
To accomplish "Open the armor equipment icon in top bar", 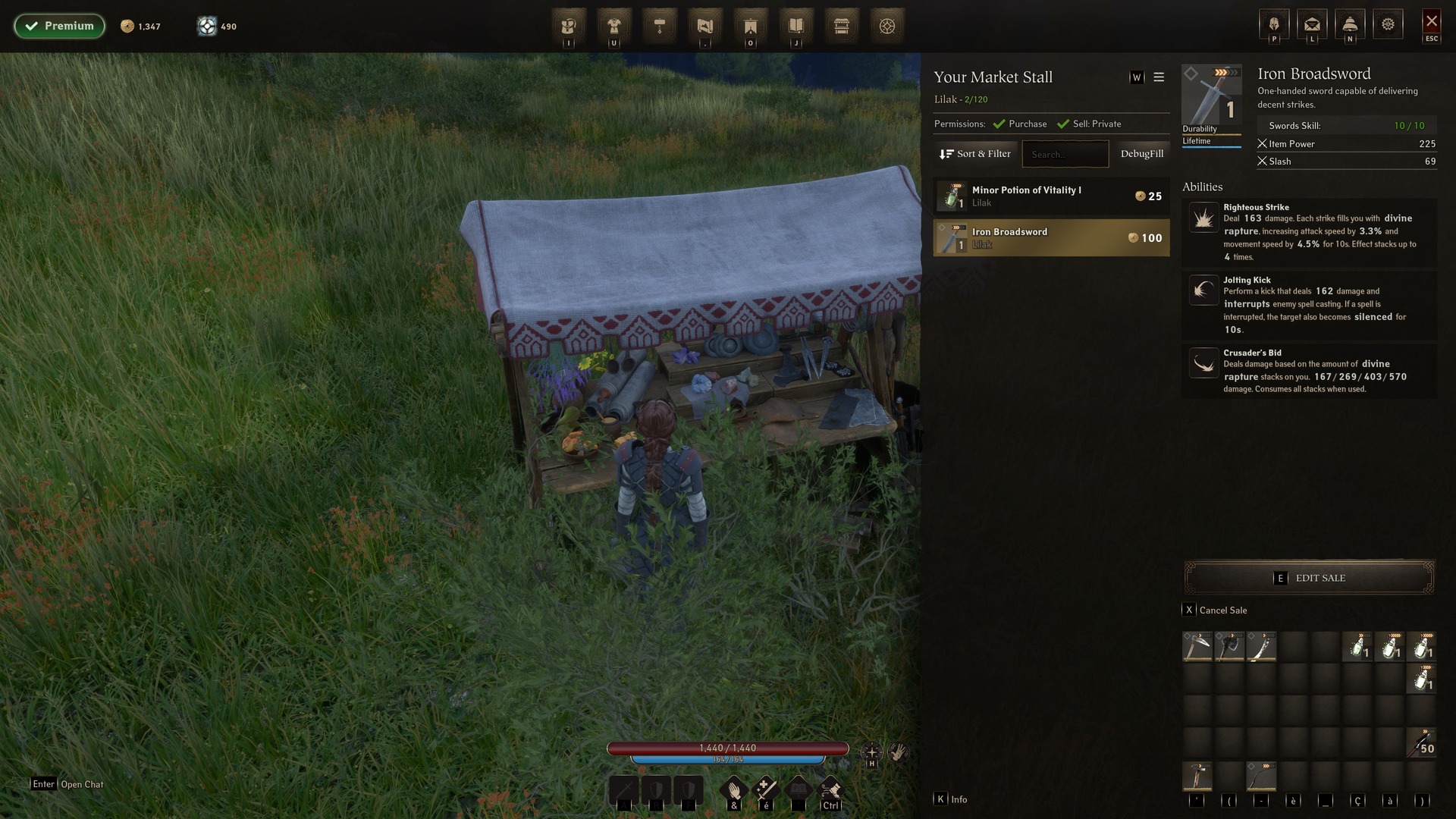I will (x=614, y=27).
